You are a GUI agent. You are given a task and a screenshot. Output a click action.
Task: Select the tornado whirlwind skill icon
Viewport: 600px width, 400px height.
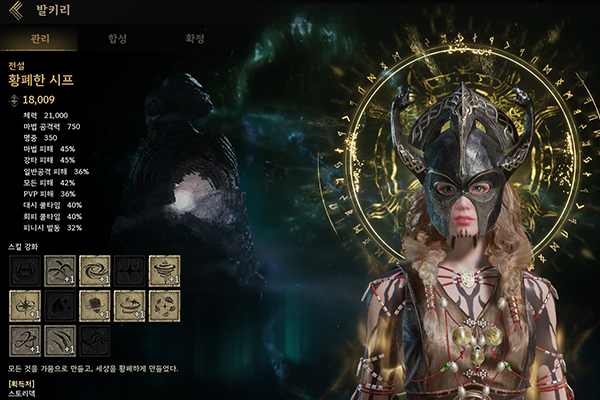click(165, 271)
